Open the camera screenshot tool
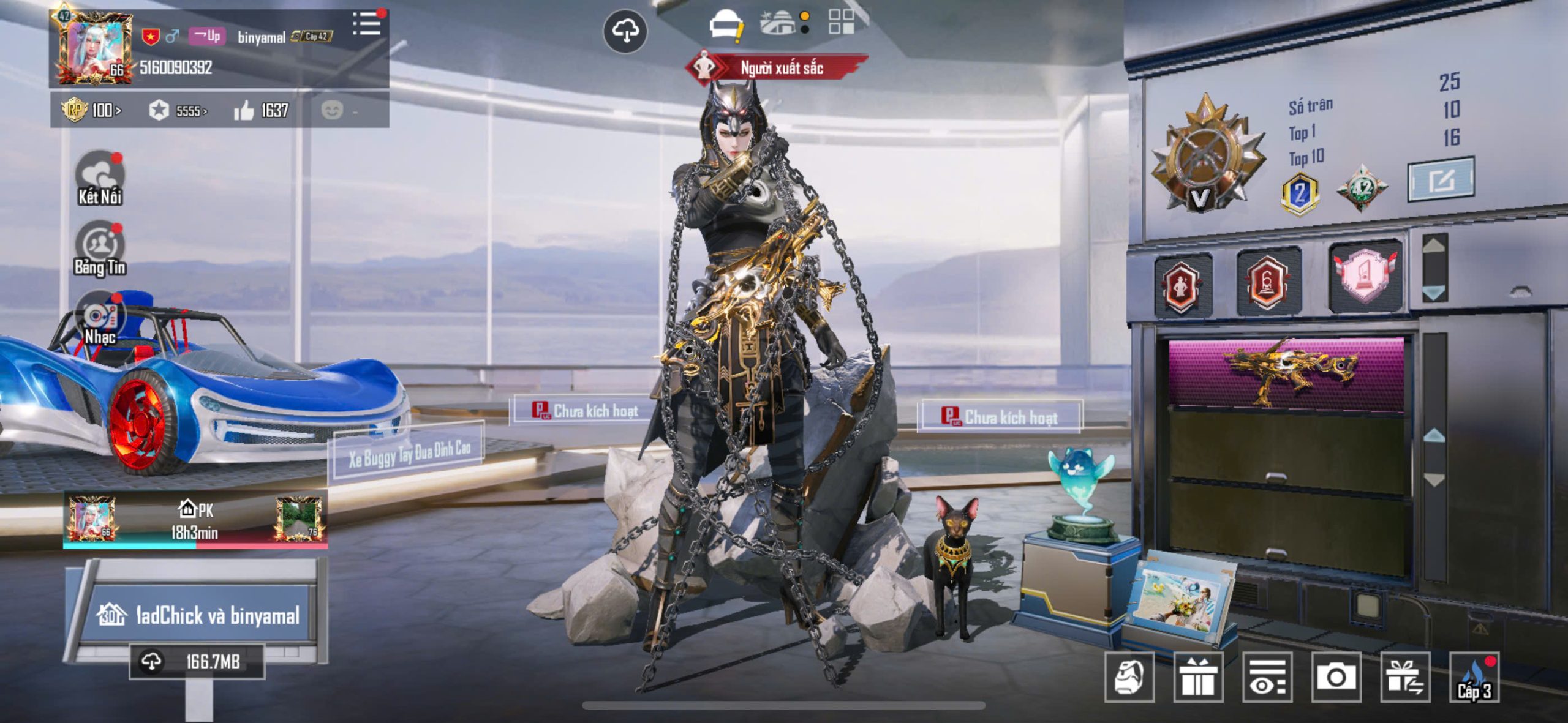 [x=1336, y=677]
